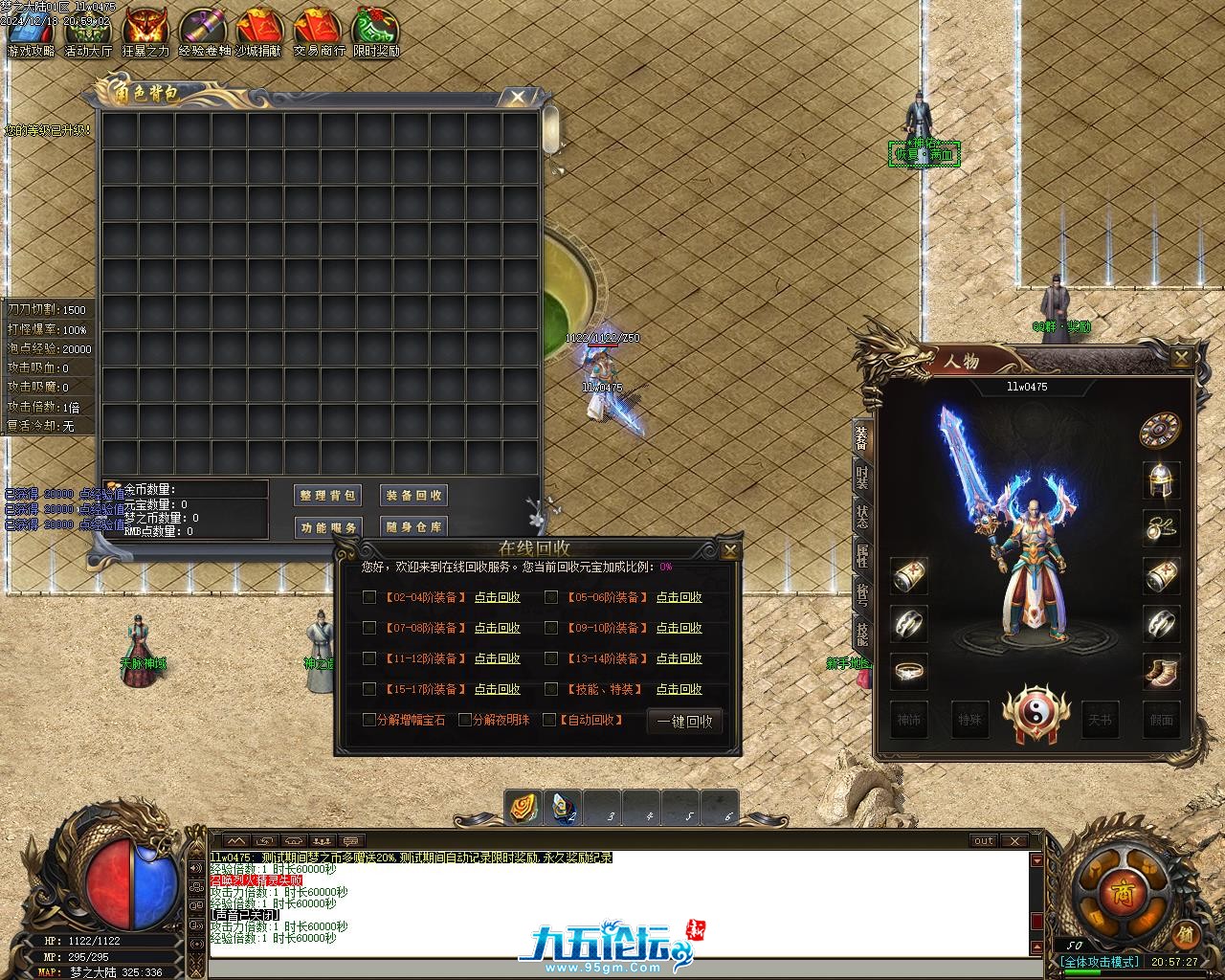Open the 交易商行 trading house
This screenshot has height=980, width=1225.
[319, 33]
